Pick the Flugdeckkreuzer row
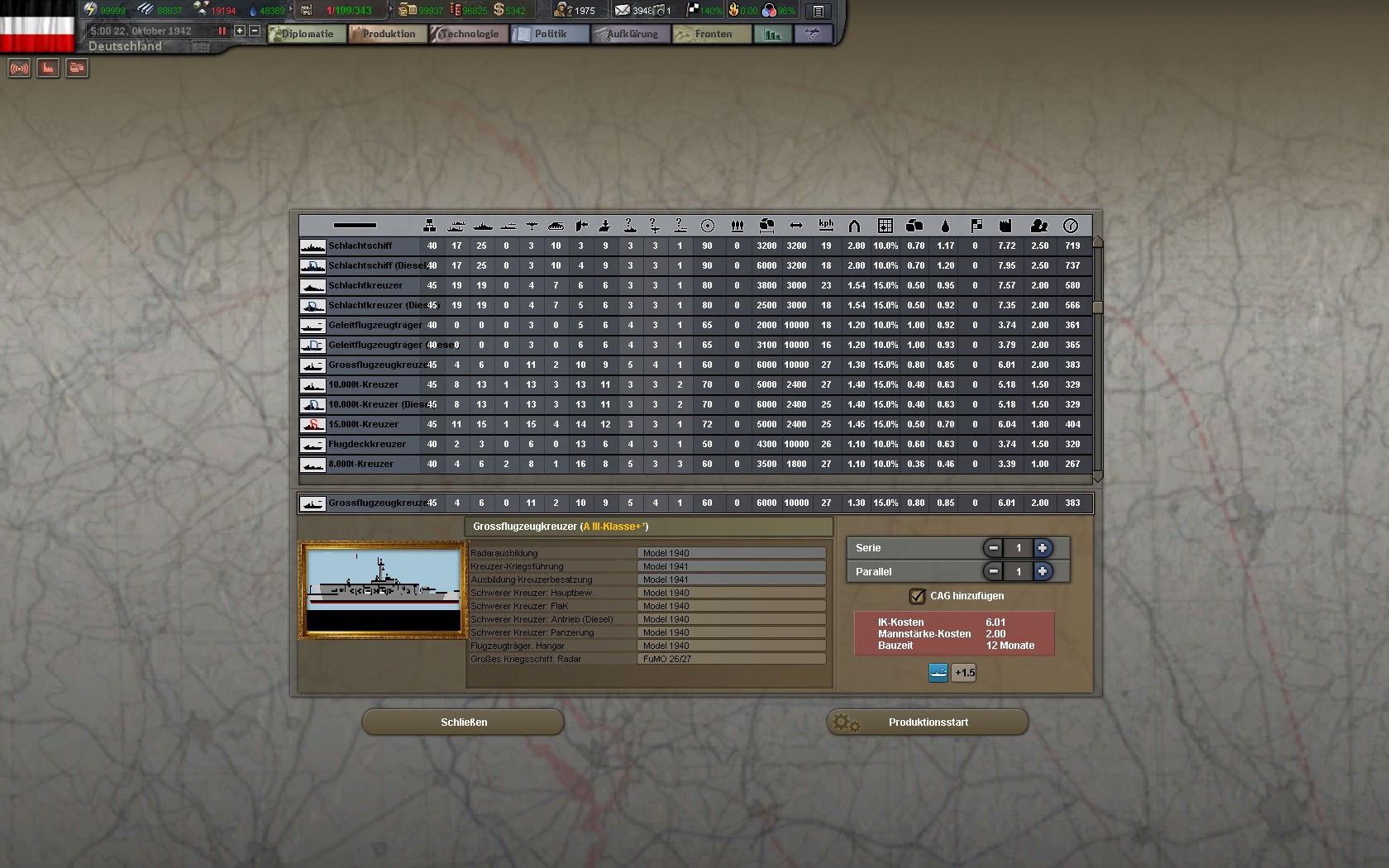The height and width of the screenshot is (868, 1389). (x=367, y=444)
